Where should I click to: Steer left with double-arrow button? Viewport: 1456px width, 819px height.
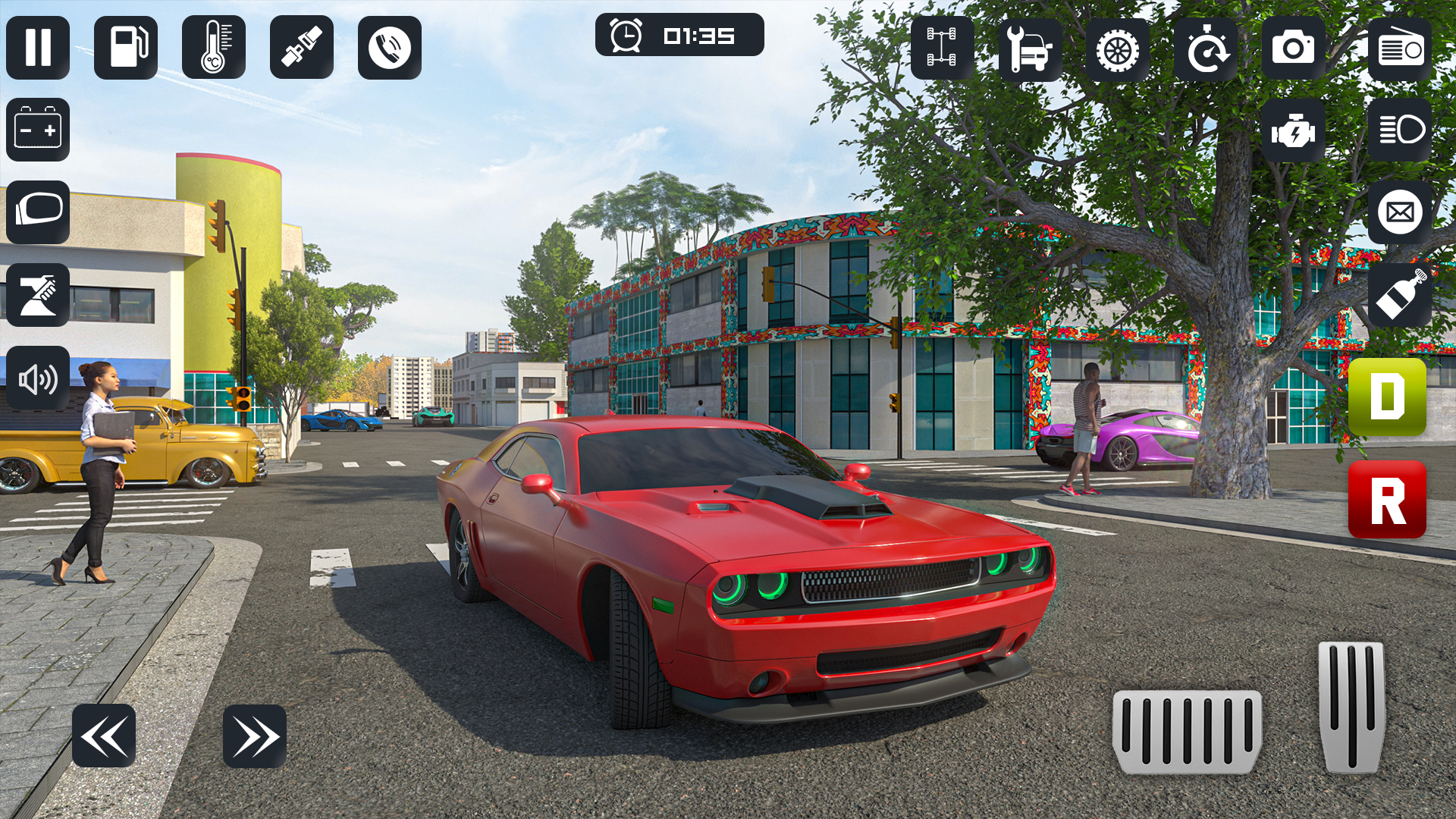(x=104, y=736)
